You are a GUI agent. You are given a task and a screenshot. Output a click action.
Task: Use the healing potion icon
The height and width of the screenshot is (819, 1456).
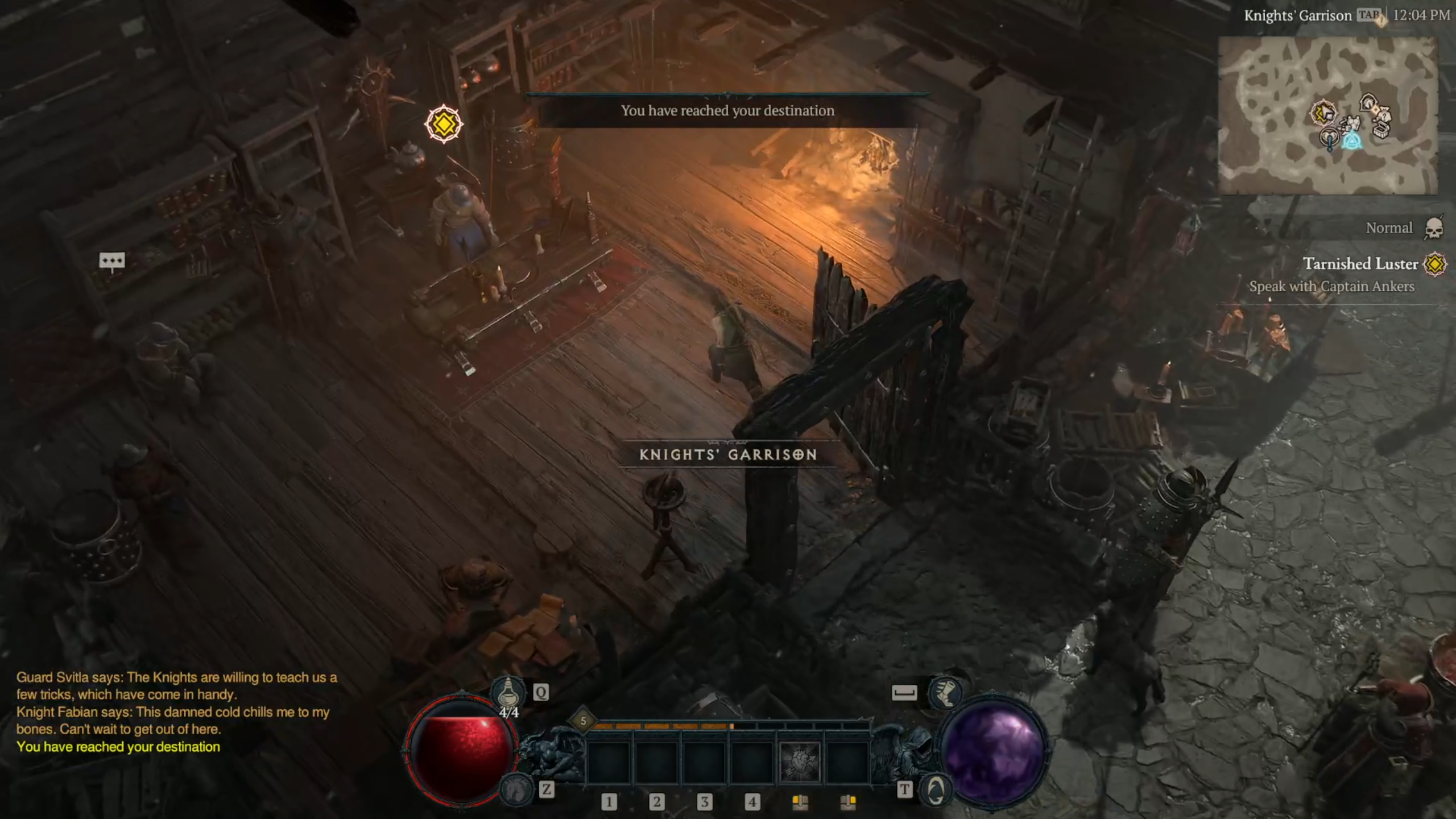(x=508, y=692)
